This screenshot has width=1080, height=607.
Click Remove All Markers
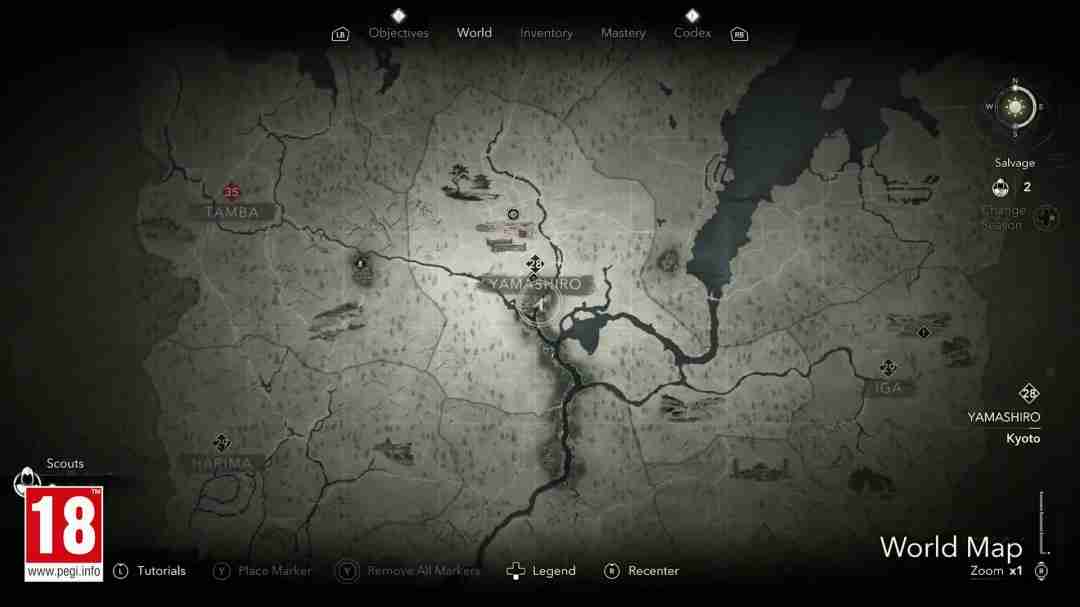[423, 571]
